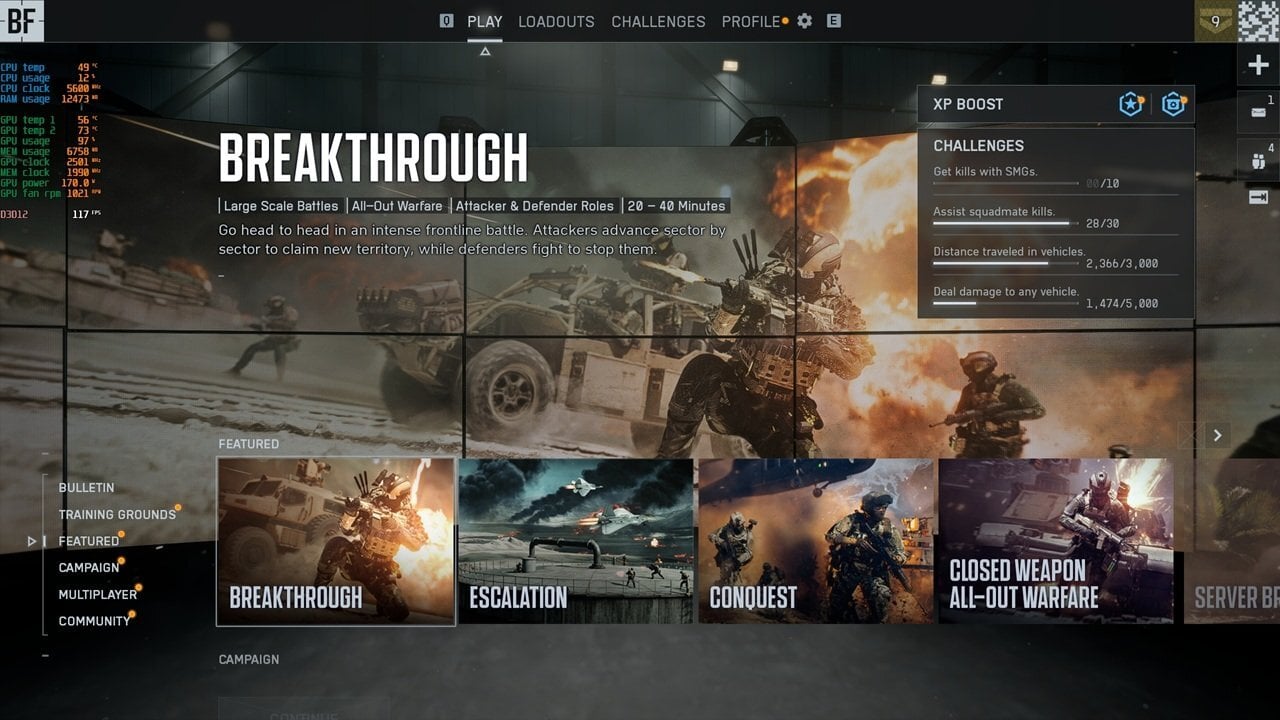Viewport: 1280px width, 720px height.
Task: Select the Play tab
Action: (x=485, y=21)
